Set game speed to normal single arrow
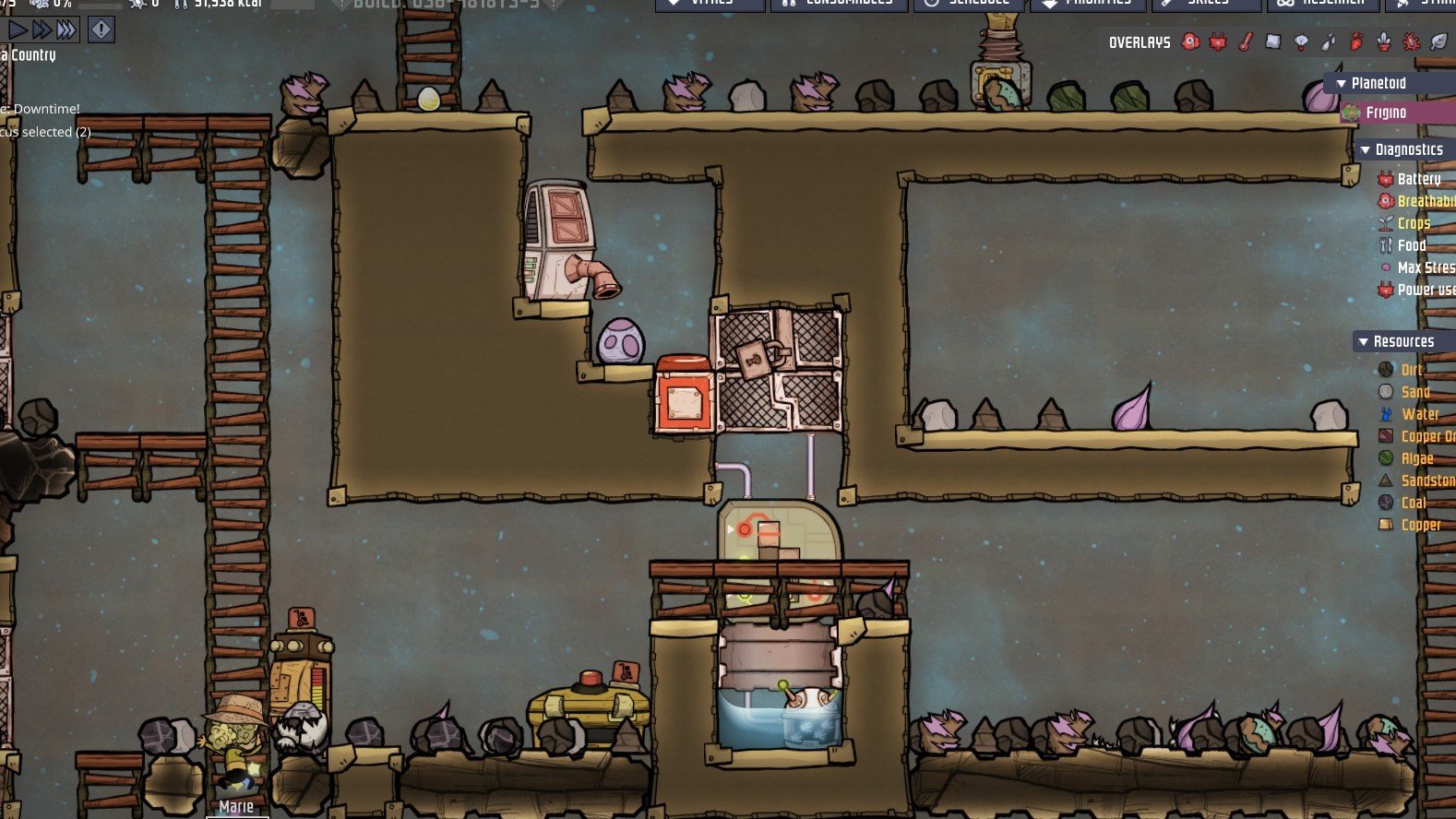Image resolution: width=1456 pixels, height=819 pixels. click(x=18, y=30)
